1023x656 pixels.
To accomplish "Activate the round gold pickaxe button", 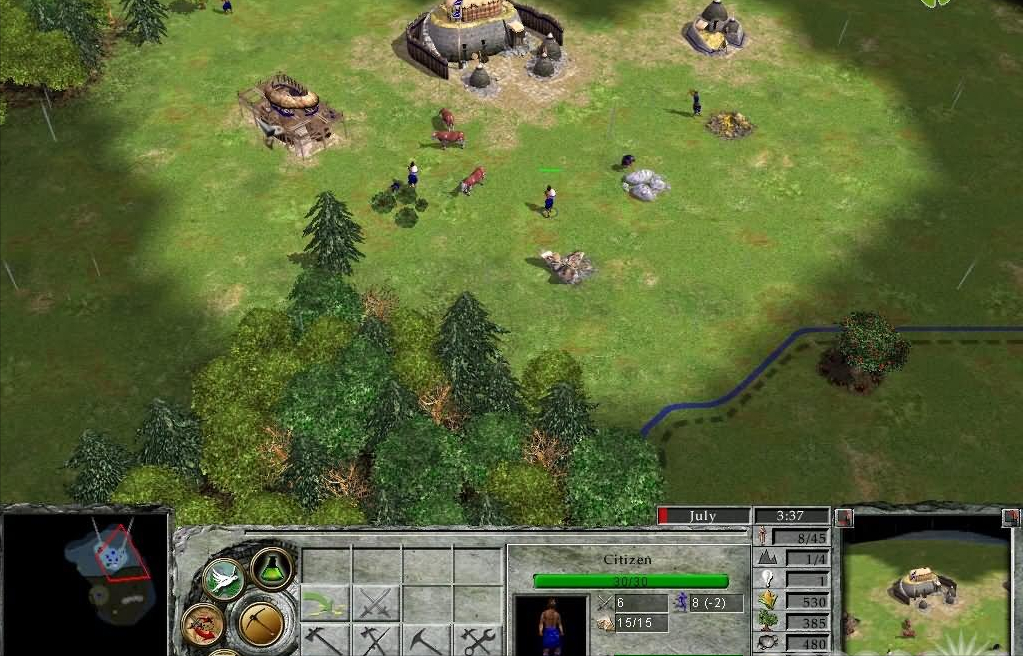I will (x=262, y=622).
